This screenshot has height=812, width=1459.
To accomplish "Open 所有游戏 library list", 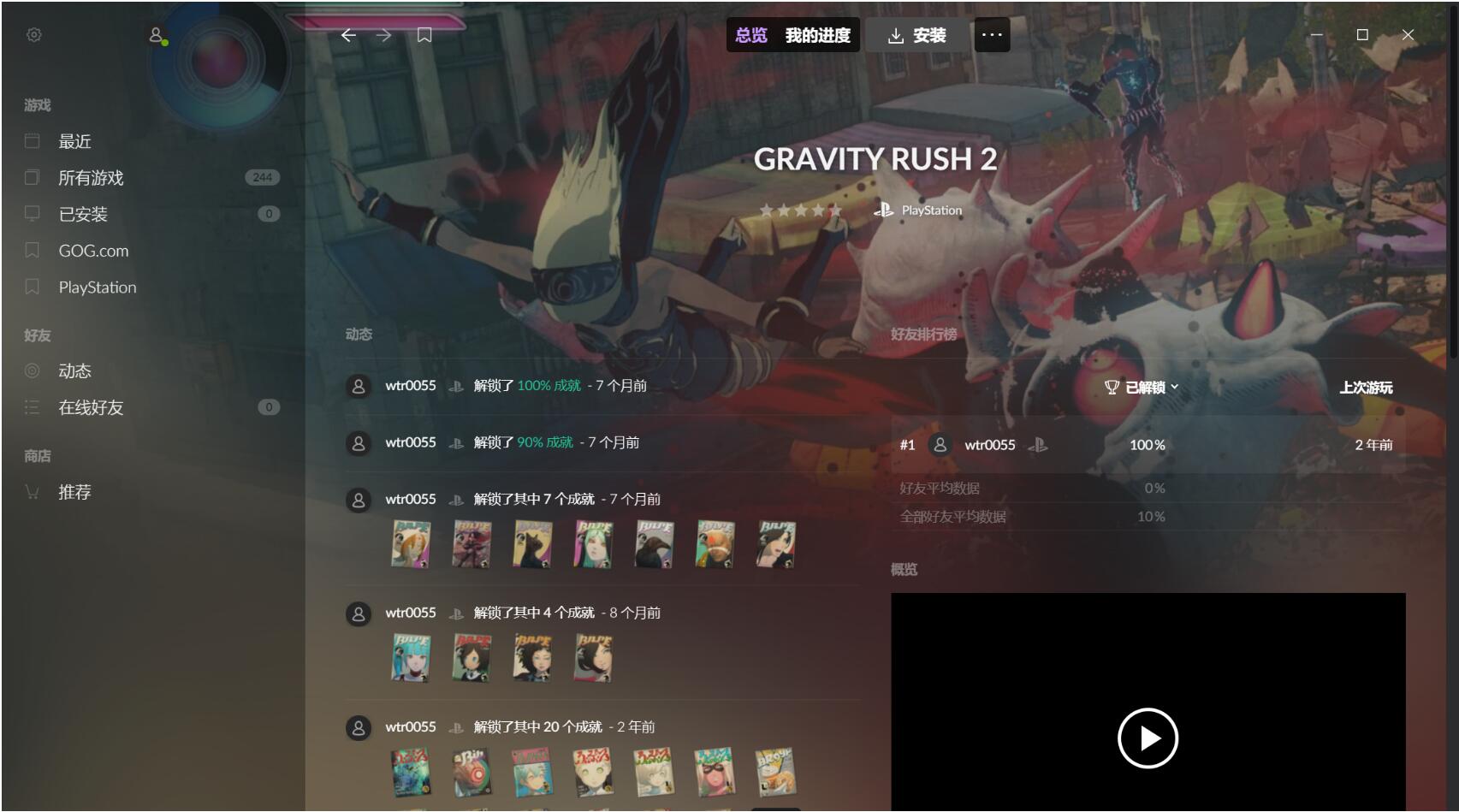I will click(91, 178).
